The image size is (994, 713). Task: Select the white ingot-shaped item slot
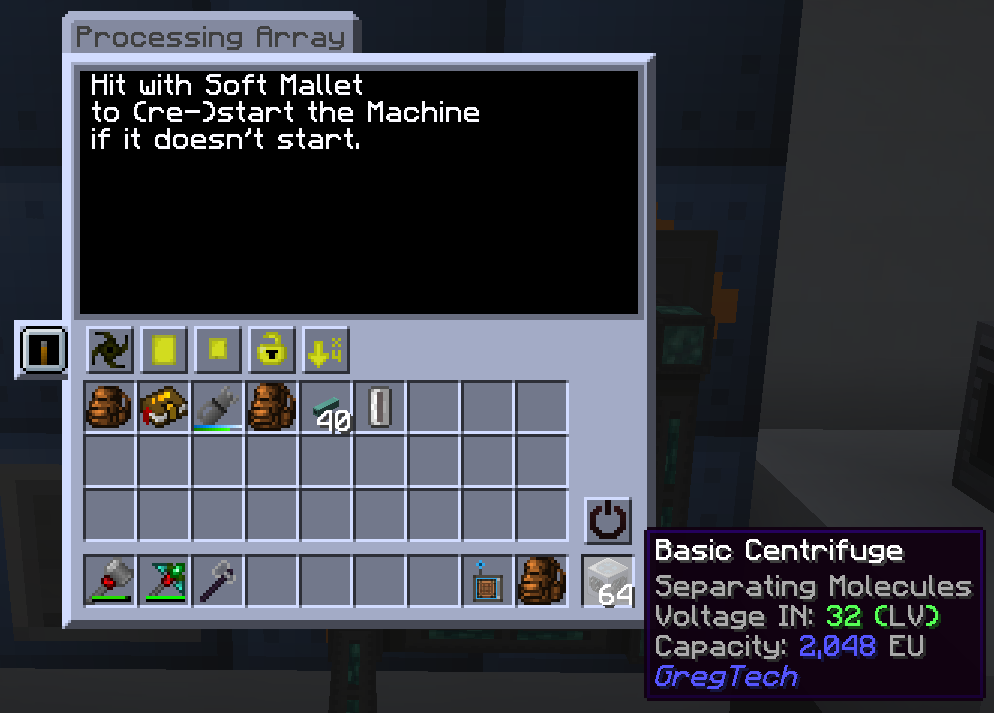pyautogui.click(x=380, y=407)
